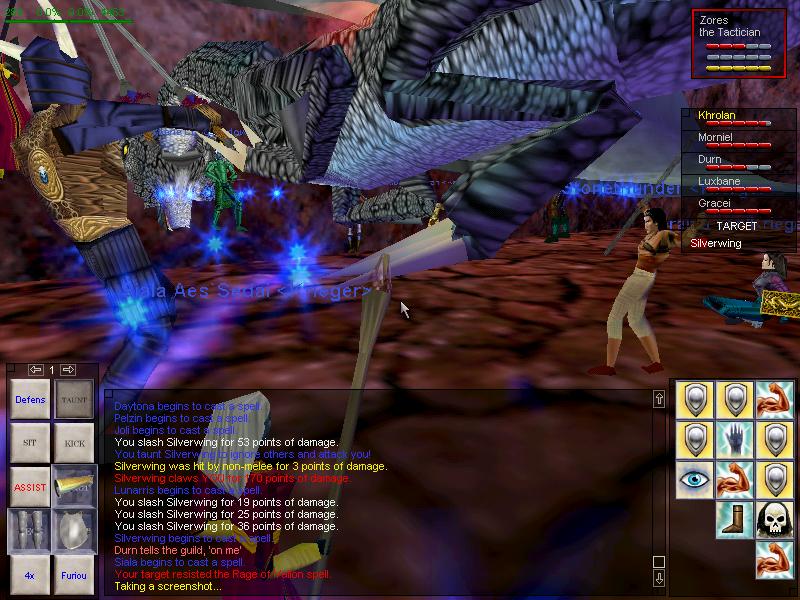This screenshot has width=800, height=600.
Task: Trigger the red ASSIST hotkey
Action: tap(30, 487)
